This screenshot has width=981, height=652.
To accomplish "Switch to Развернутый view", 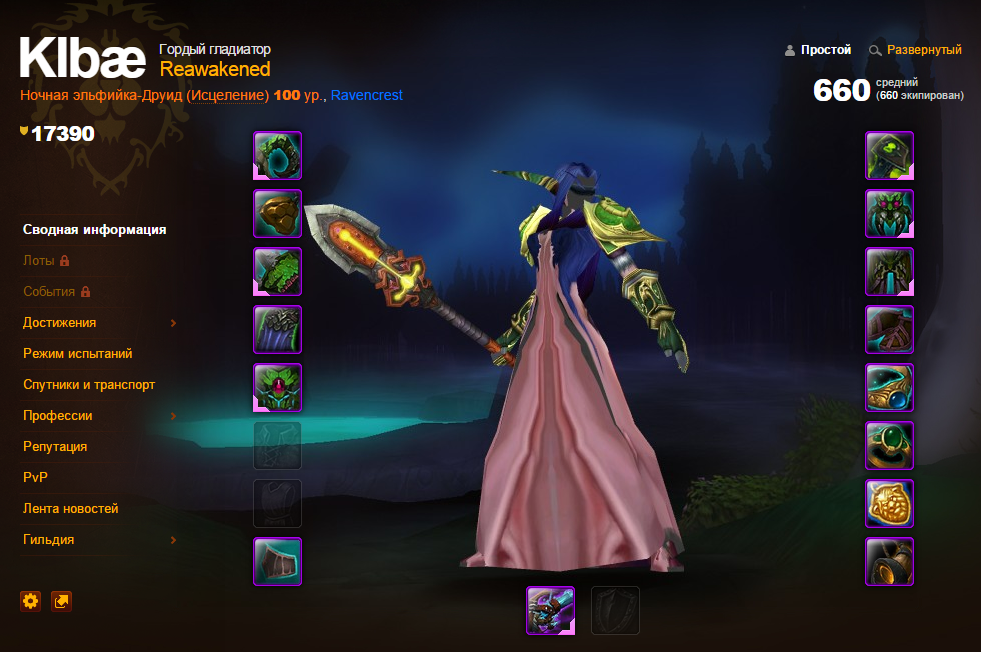I will [924, 50].
